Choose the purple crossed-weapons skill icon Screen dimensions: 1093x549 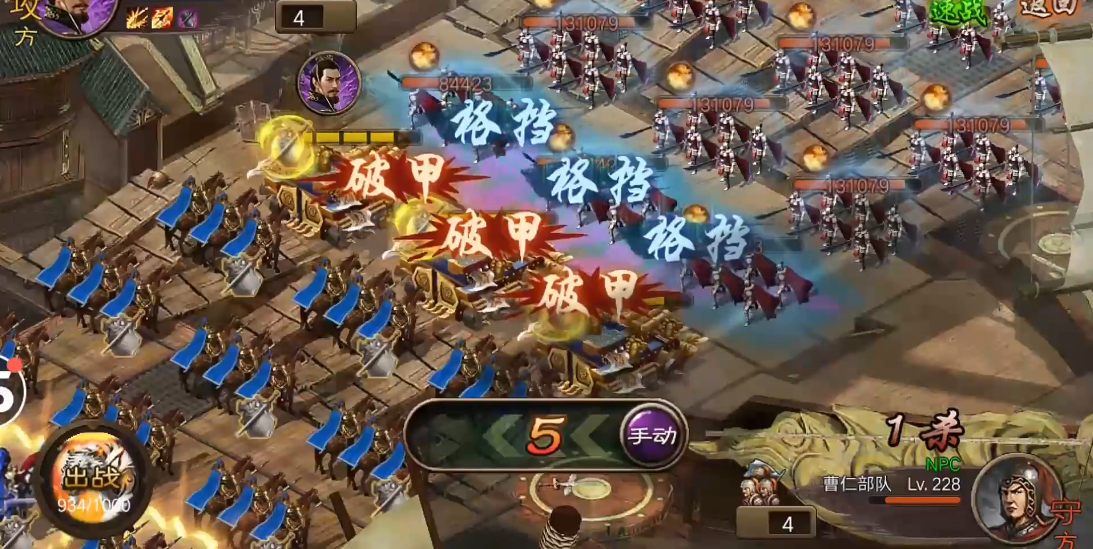[x=188, y=17]
